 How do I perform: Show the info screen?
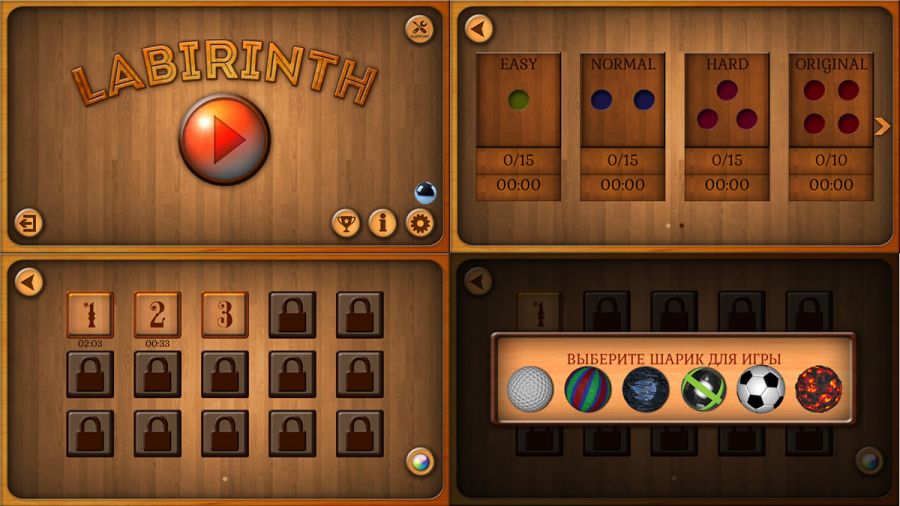(x=383, y=223)
